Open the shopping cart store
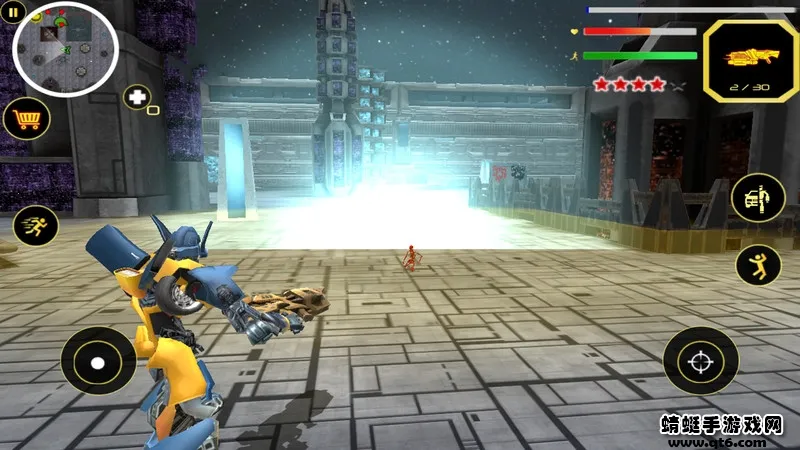Image resolution: width=800 pixels, height=450 pixels. click(27, 119)
